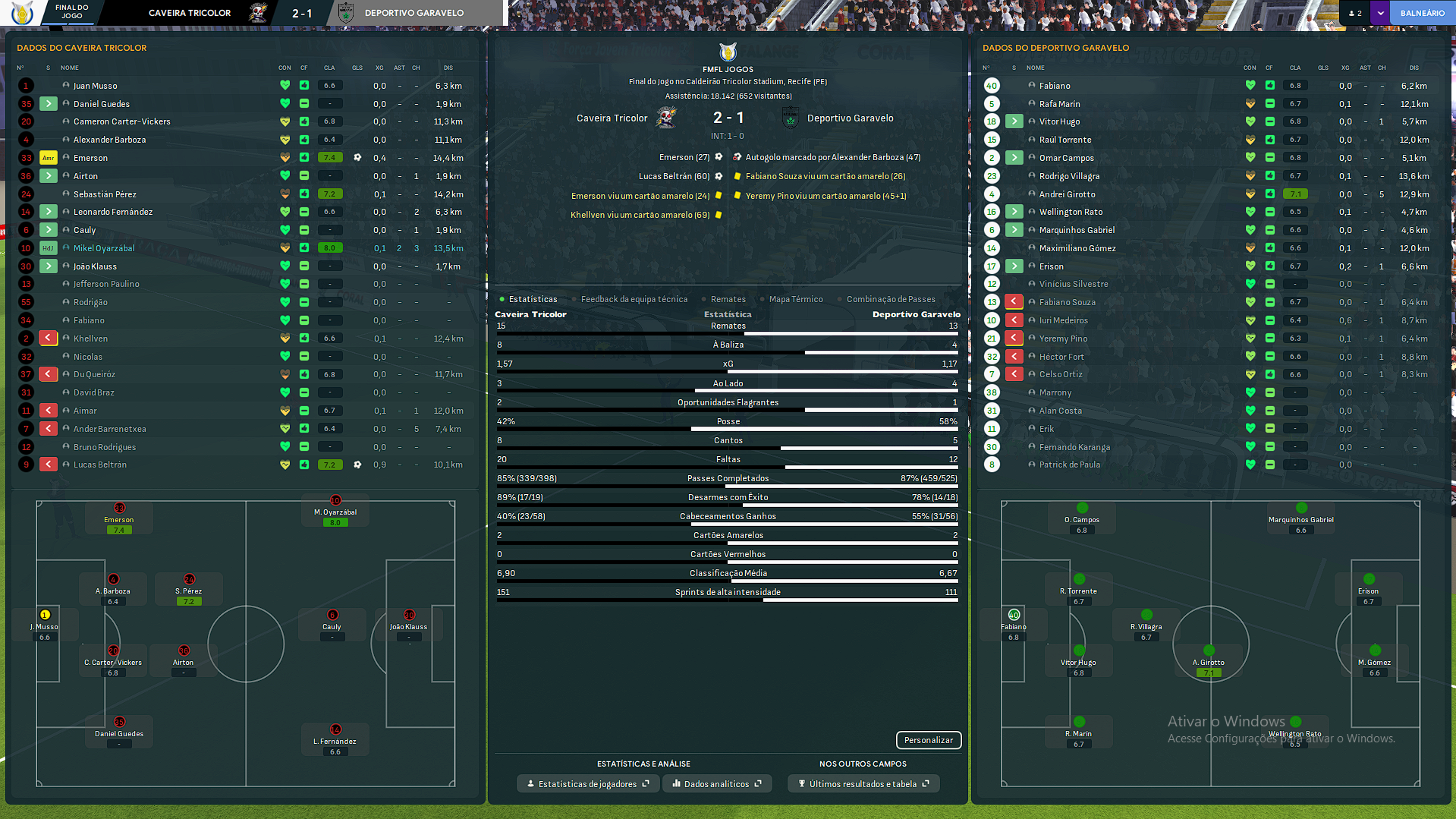Show the Remates tab

click(728, 299)
